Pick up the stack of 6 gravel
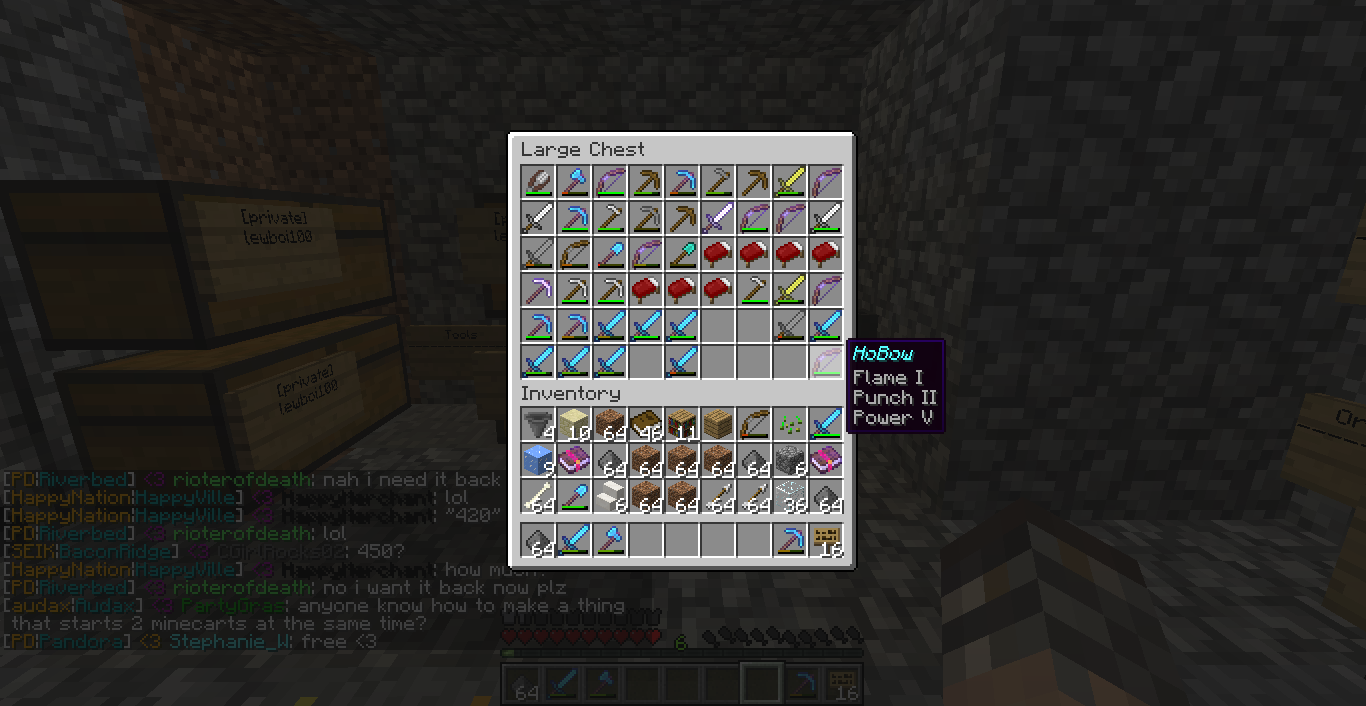 pyautogui.click(x=790, y=460)
